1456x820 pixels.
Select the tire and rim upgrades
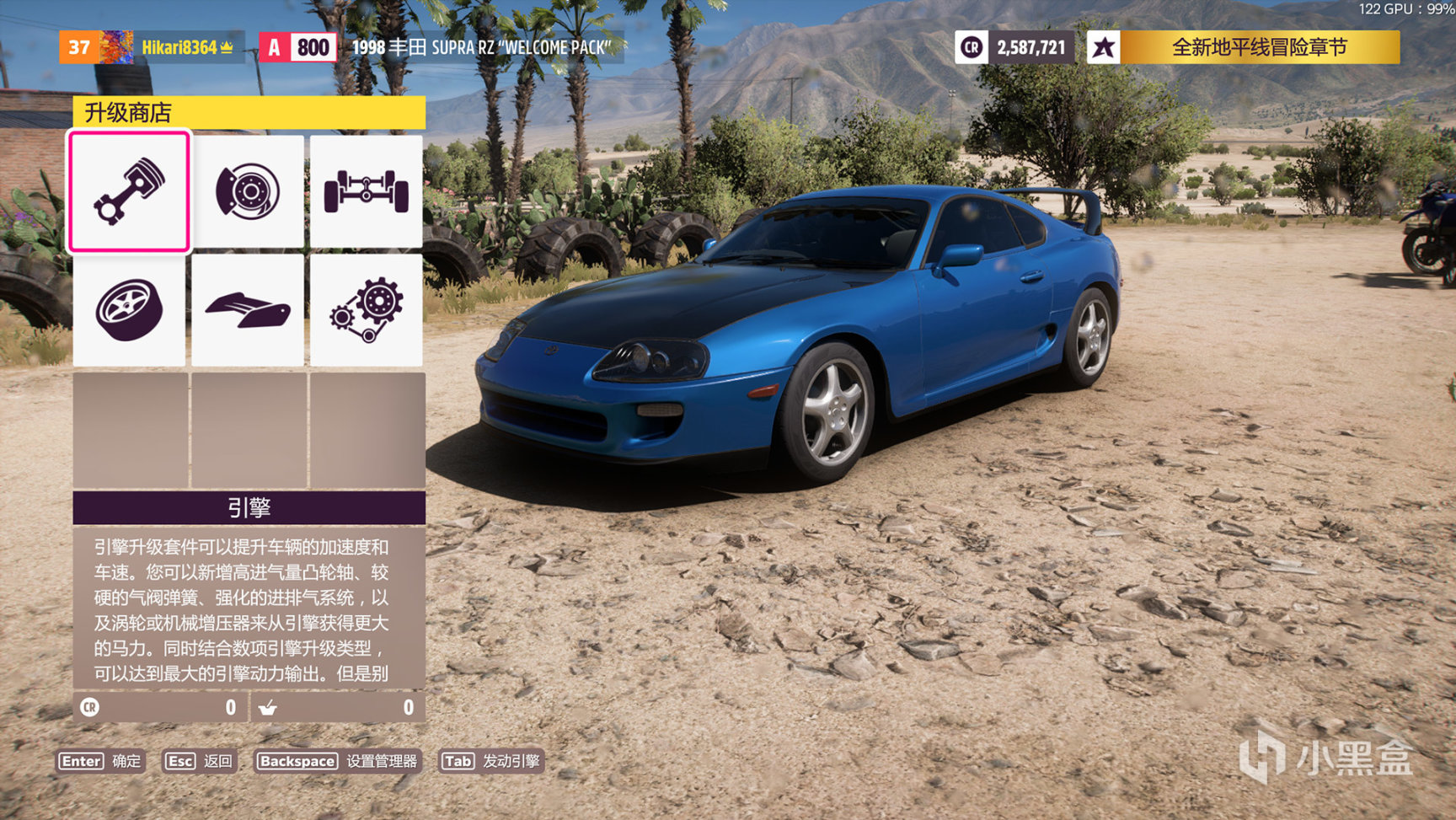[129, 309]
